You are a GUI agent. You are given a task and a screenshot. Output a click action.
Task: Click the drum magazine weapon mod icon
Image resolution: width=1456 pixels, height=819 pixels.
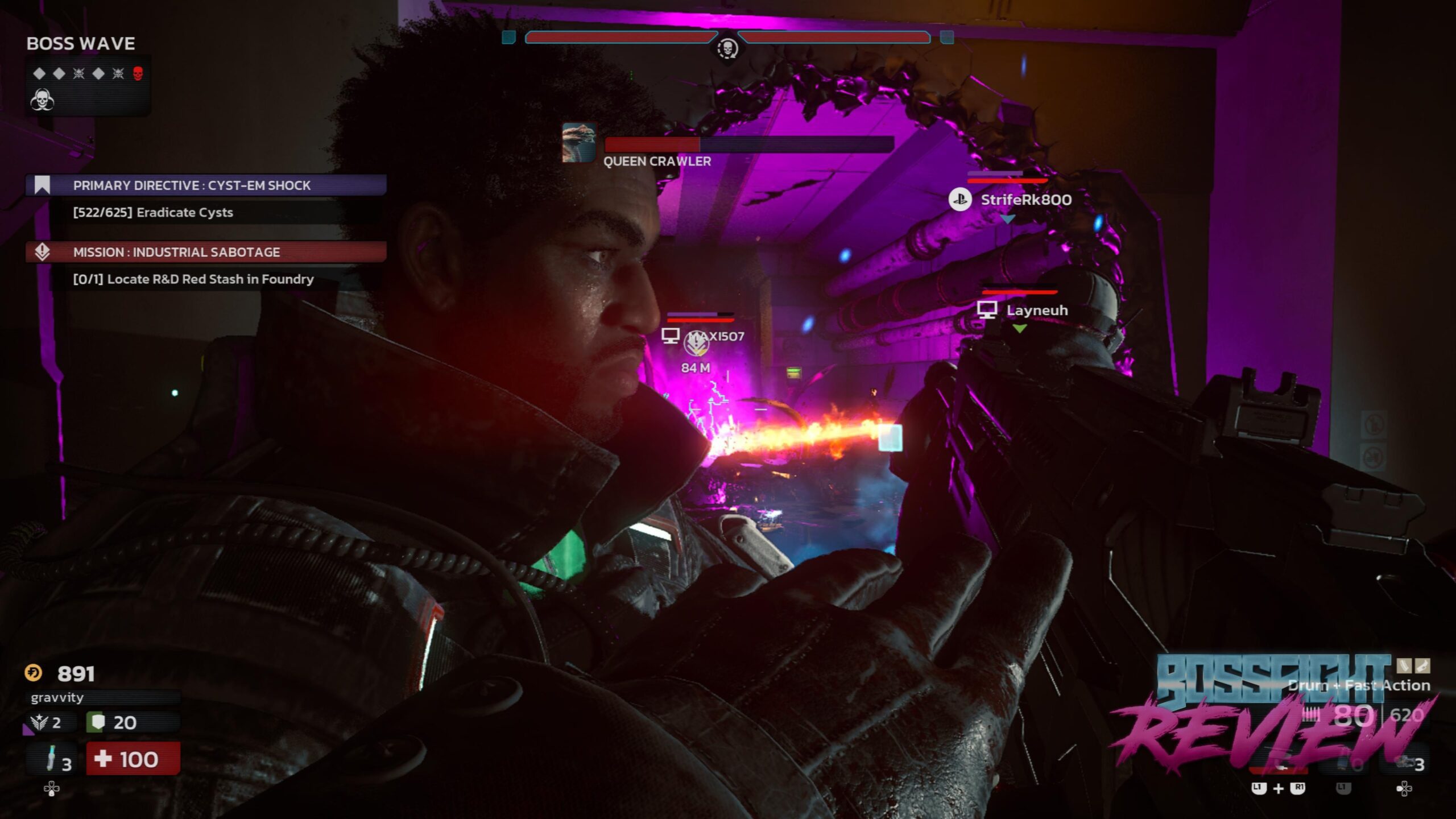tap(1404, 665)
